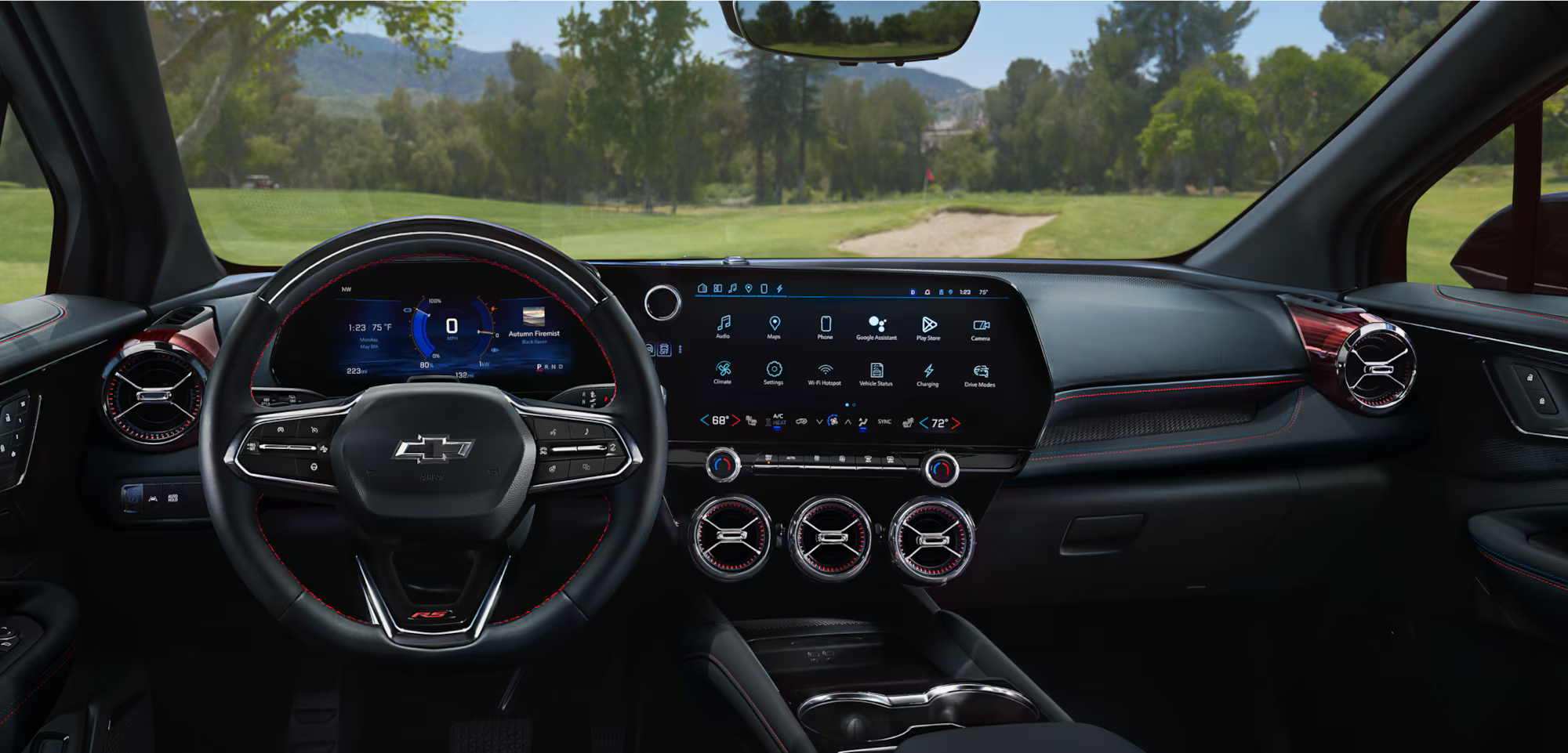
Task: Decrease the fan speed
Action: [819, 421]
